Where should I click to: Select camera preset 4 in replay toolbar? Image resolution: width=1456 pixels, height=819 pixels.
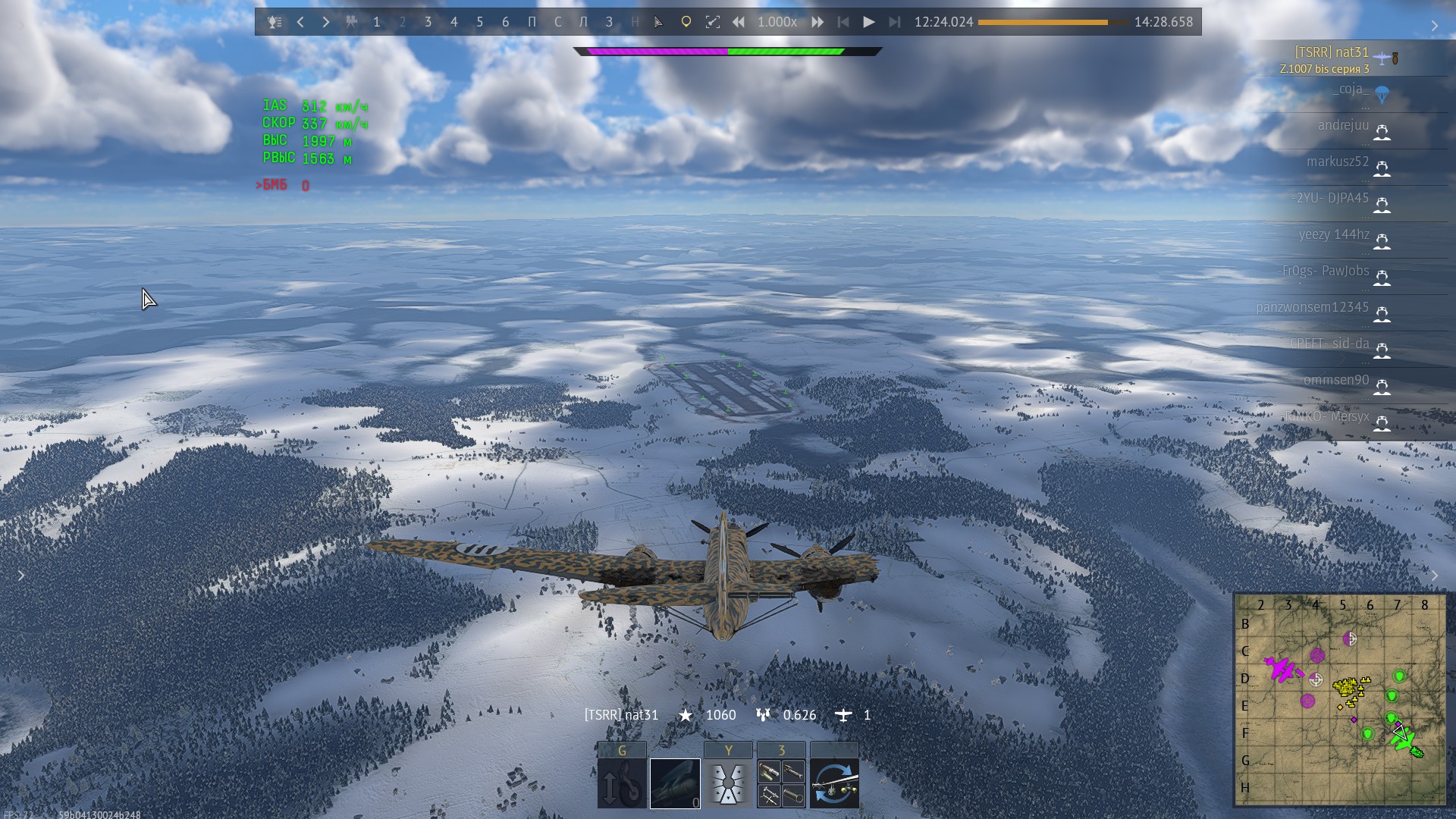point(454,22)
